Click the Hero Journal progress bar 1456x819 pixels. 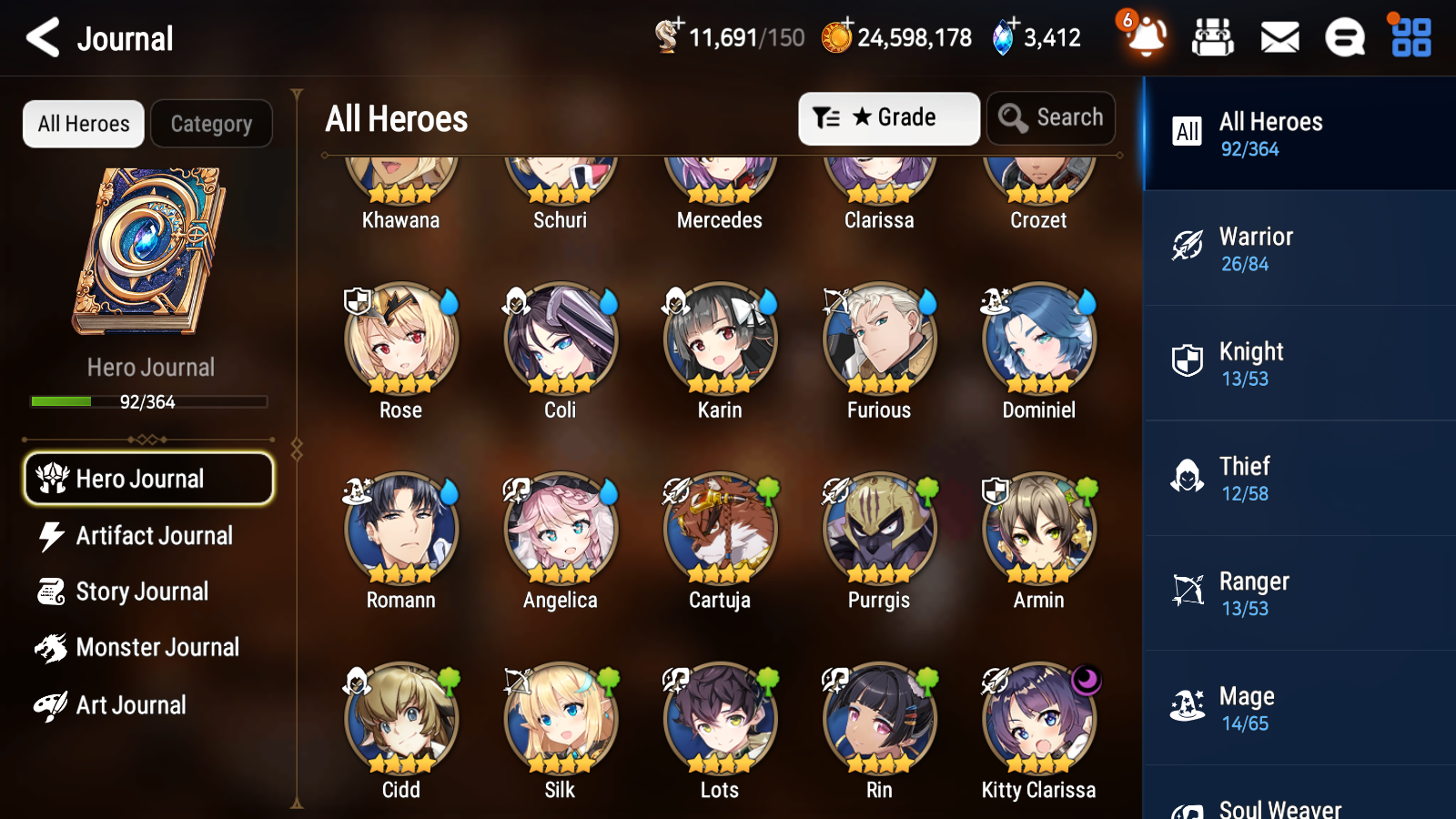click(148, 401)
